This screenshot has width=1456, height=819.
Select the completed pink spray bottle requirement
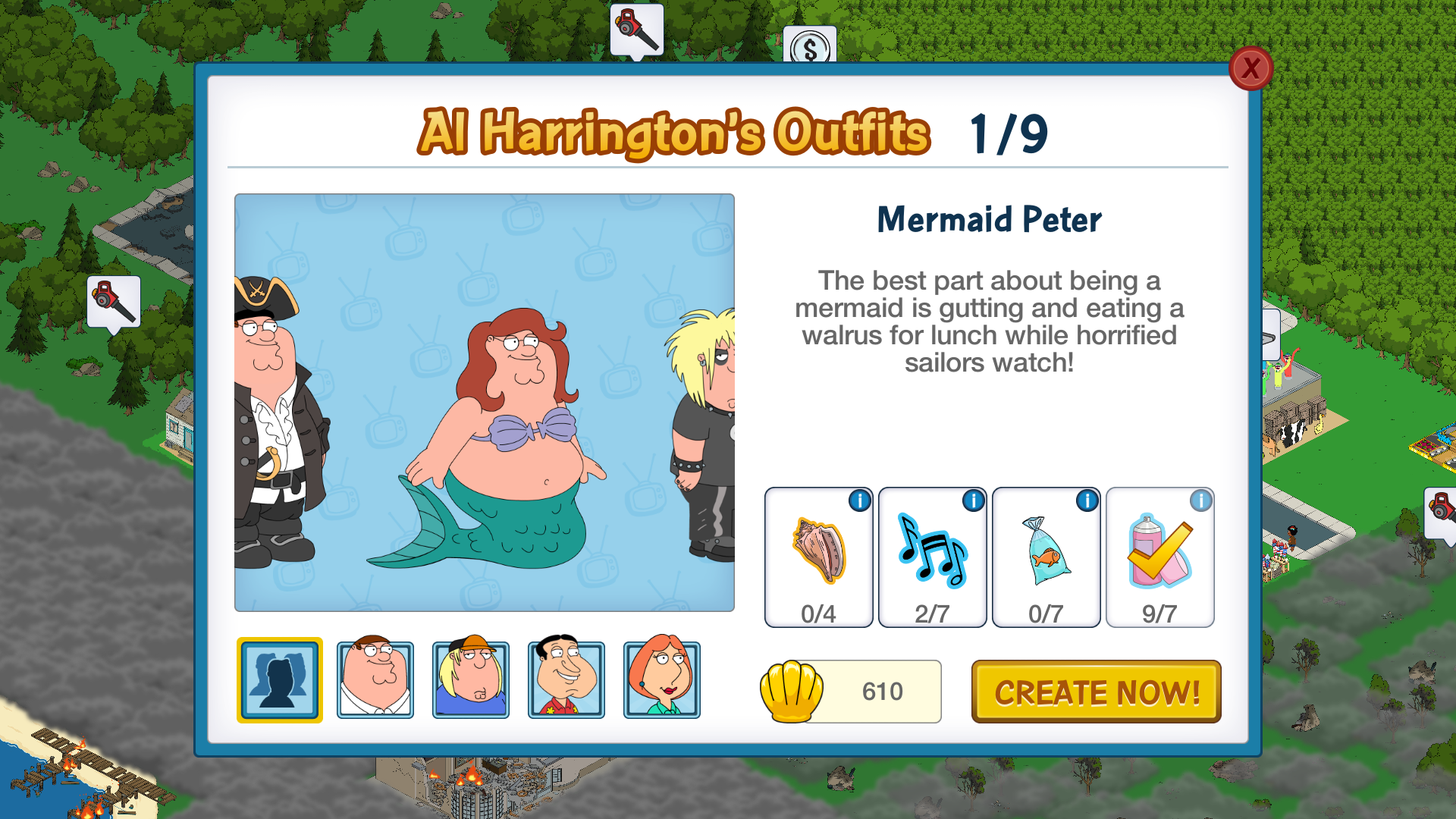[1159, 557]
